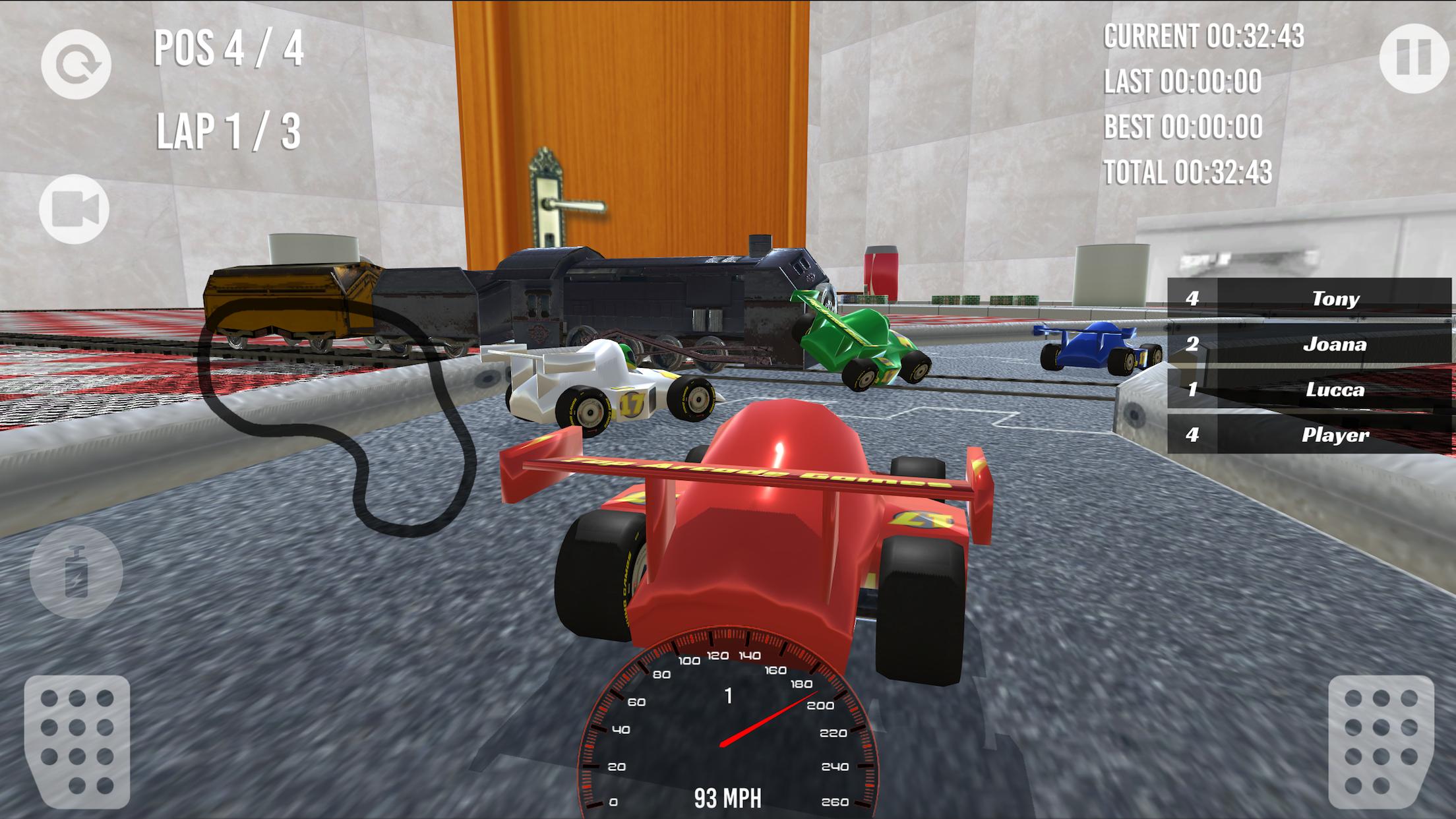Expand the Joana standings entry
The image size is (1456, 819).
1309,344
